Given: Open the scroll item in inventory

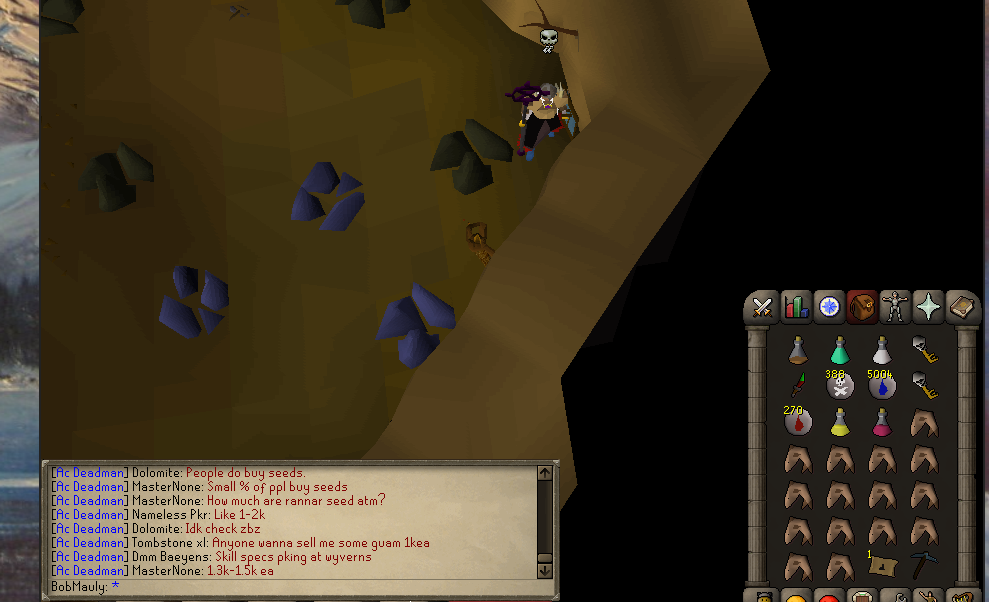Looking at the screenshot, I should pyautogui.click(x=881, y=566).
